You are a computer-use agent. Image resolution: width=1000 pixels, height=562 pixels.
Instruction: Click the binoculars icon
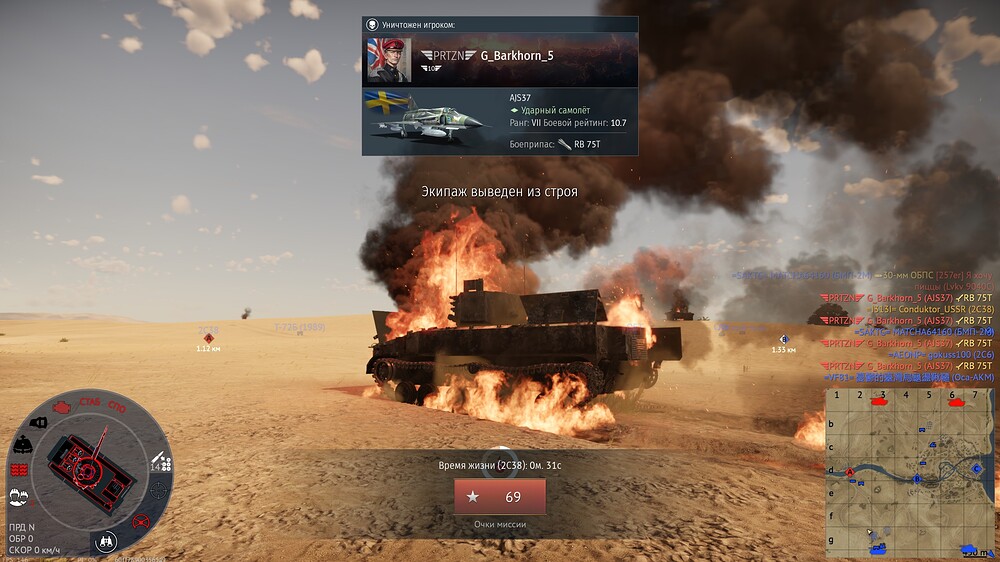[105, 541]
